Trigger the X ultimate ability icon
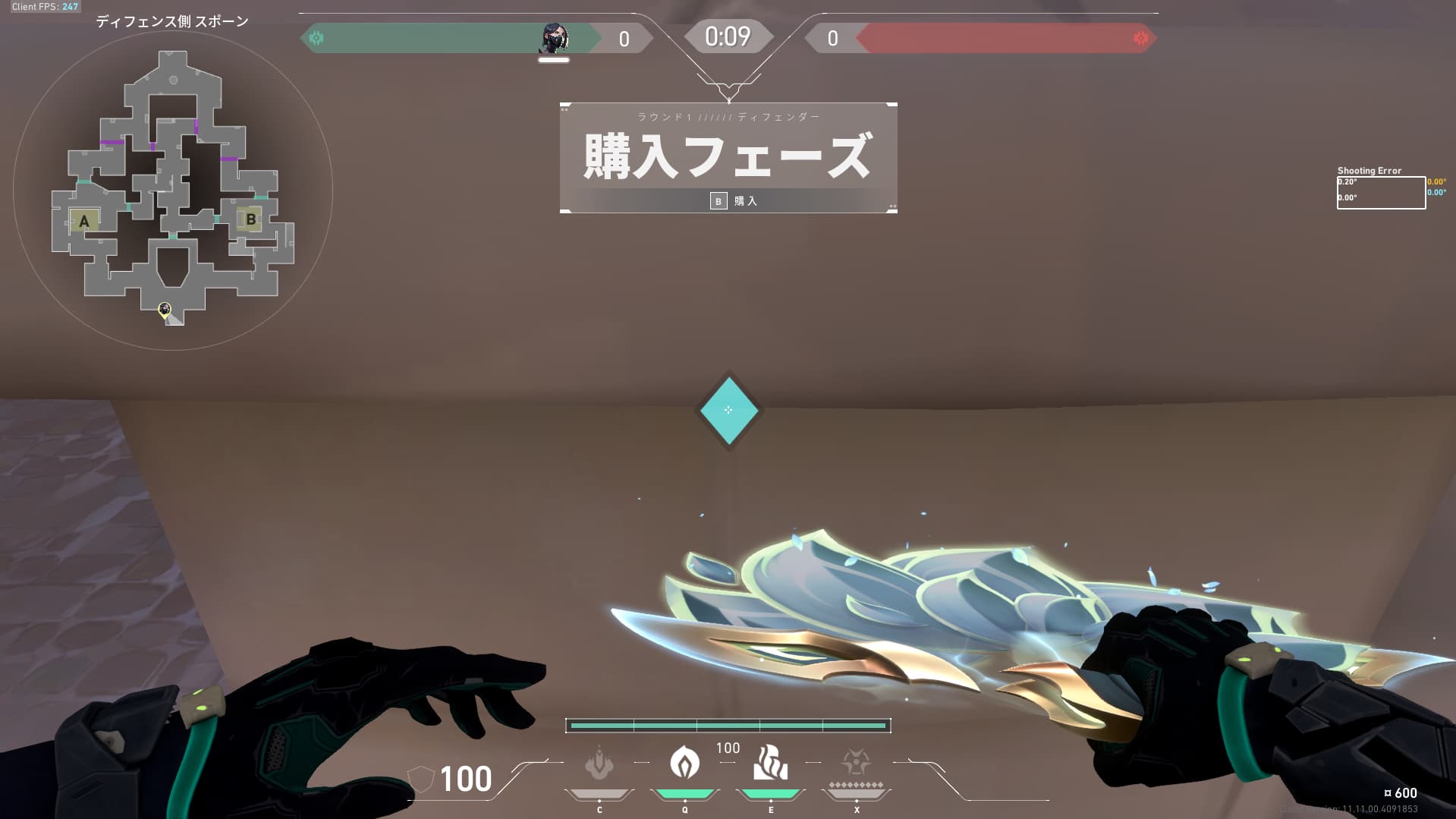 [856, 761]
